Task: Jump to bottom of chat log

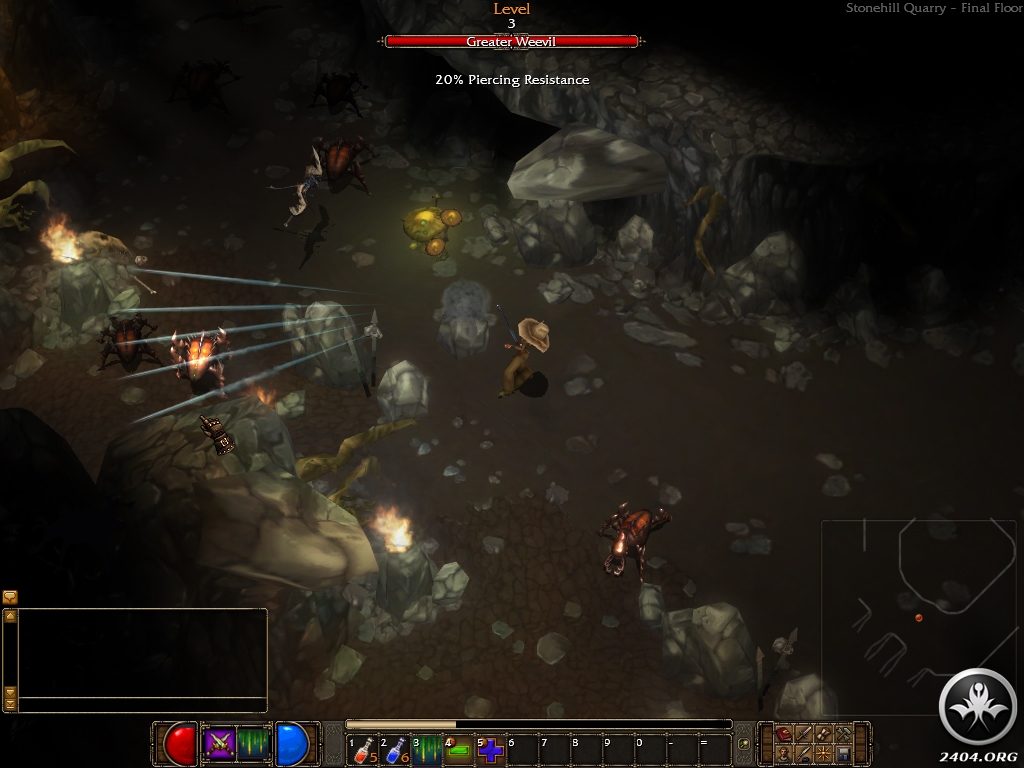Action: [10, 703]
